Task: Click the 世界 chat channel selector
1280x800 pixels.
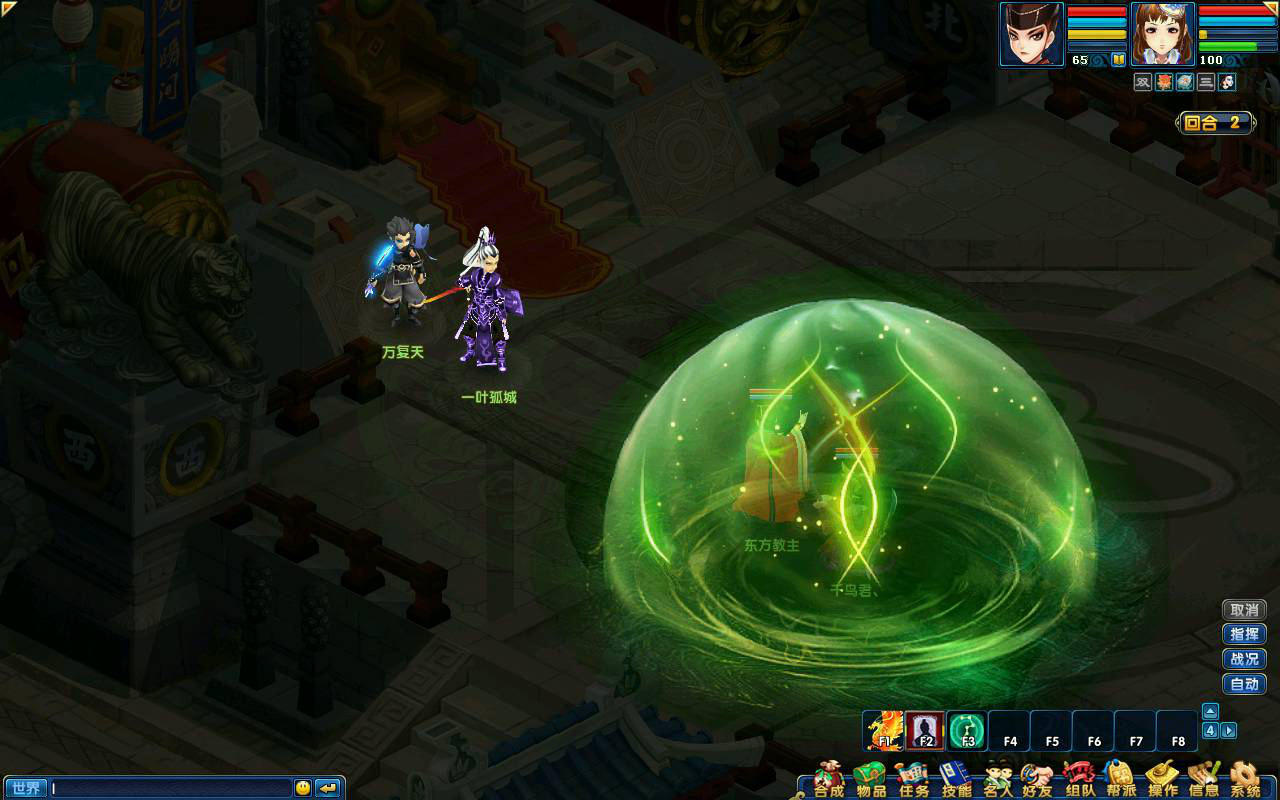Action: click(x=25, y=788)
